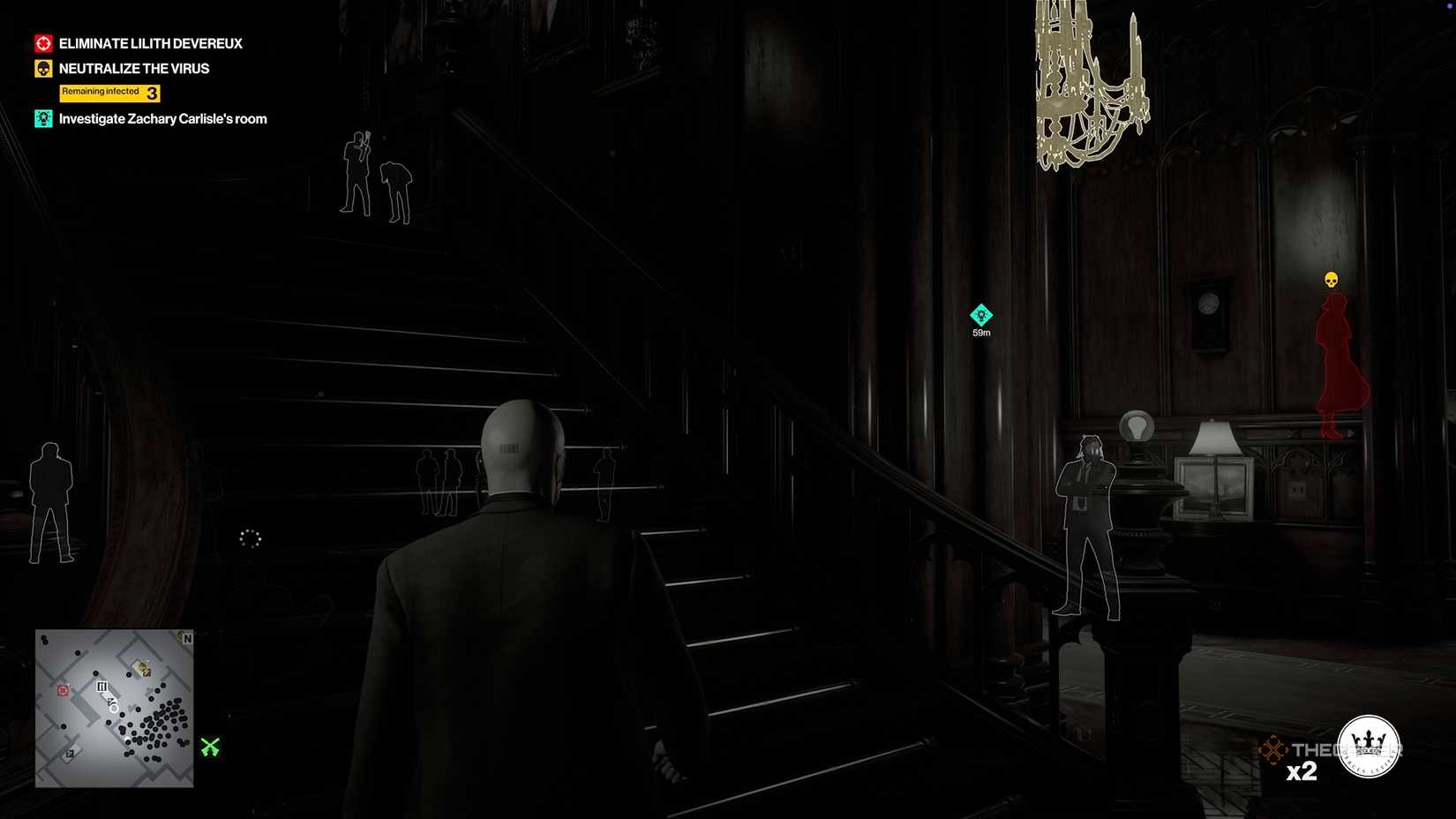Open the Eliminate Lilith Devereux objective entry
The image size is (1456, 819).
coord(150,42)
